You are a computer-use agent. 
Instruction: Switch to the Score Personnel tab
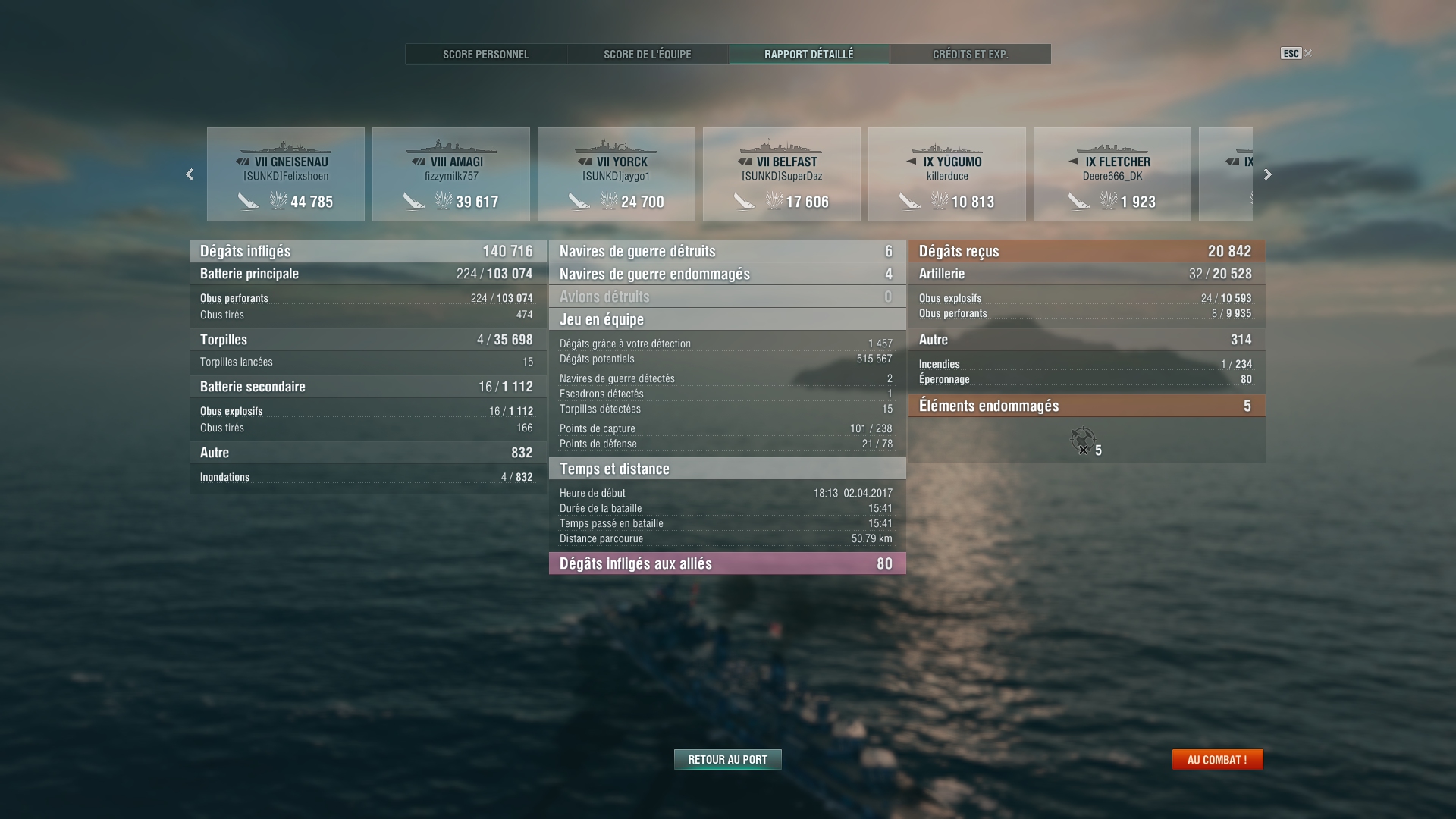coord(485,55)
